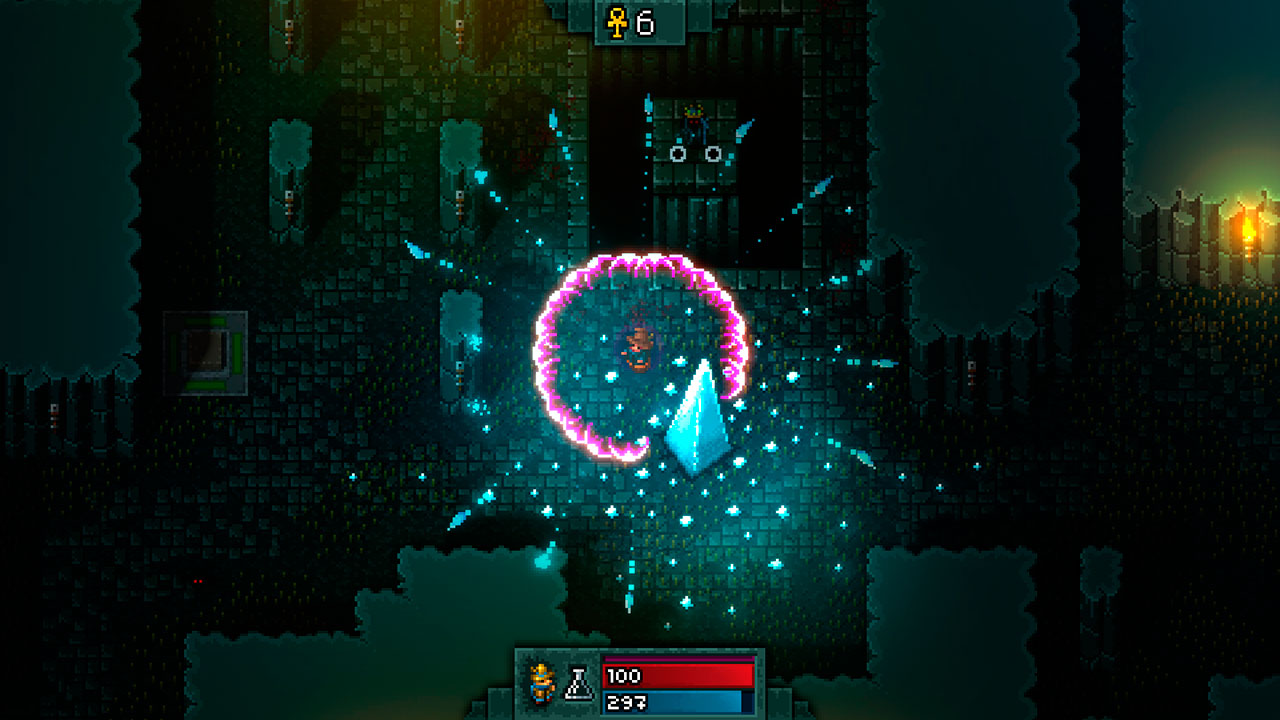Viewport: 1280px width, 720px height.
Task: Click the number 6 beside the ankh
Action: pos(644,21)
